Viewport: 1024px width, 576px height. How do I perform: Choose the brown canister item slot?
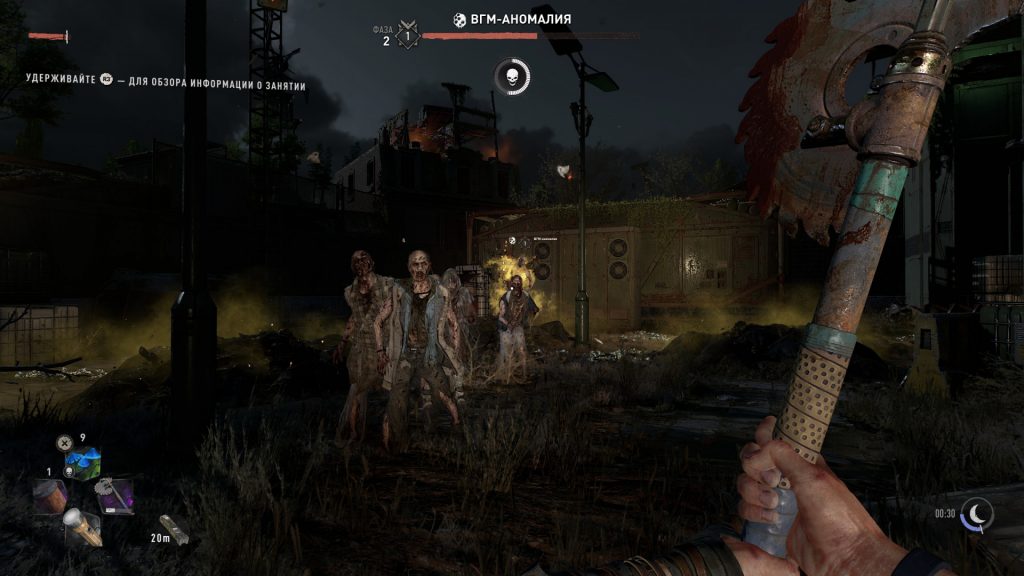click(50, 495)
